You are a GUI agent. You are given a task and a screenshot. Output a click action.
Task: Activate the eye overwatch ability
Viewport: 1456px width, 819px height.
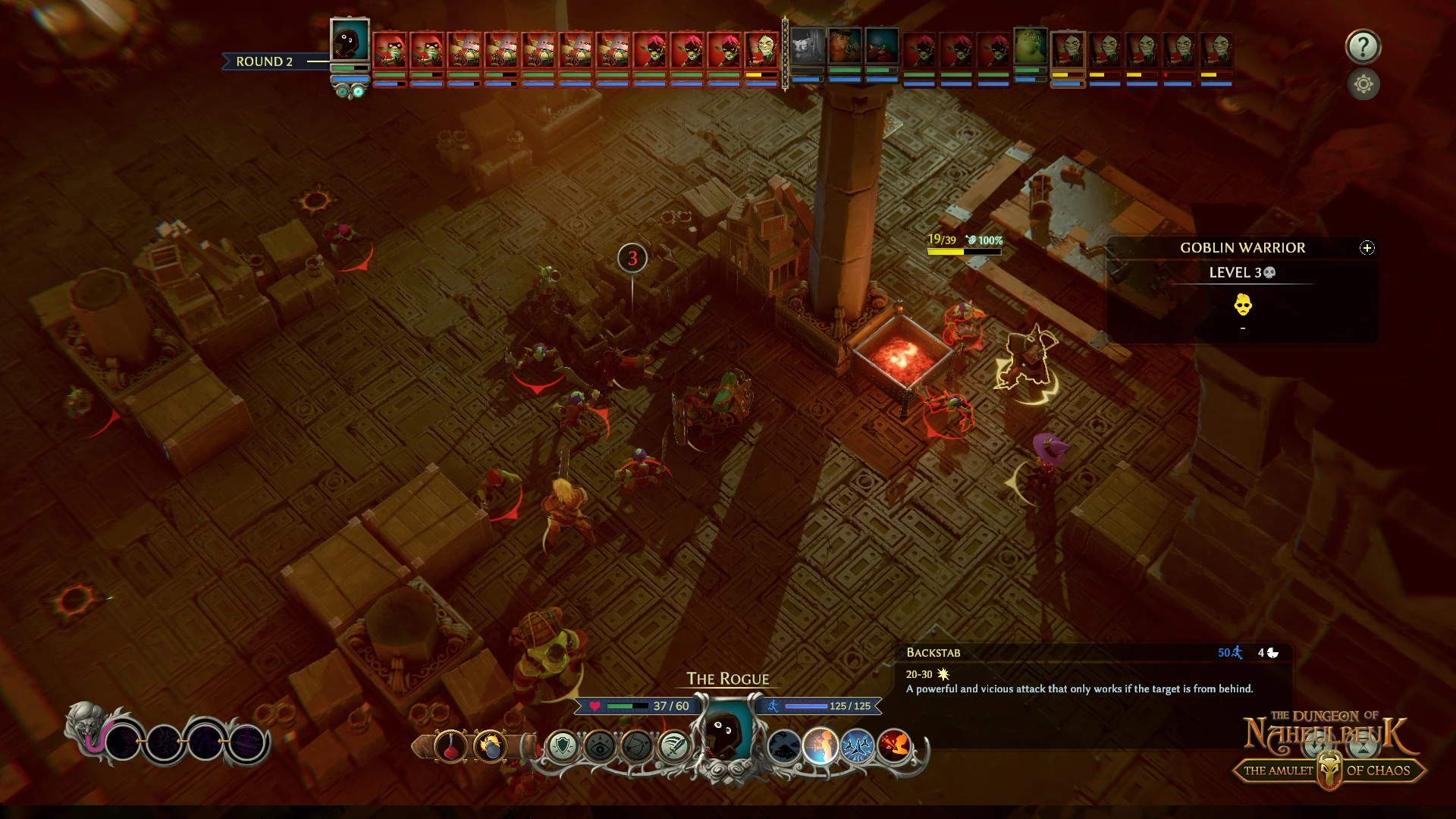(x=599, y=746)
